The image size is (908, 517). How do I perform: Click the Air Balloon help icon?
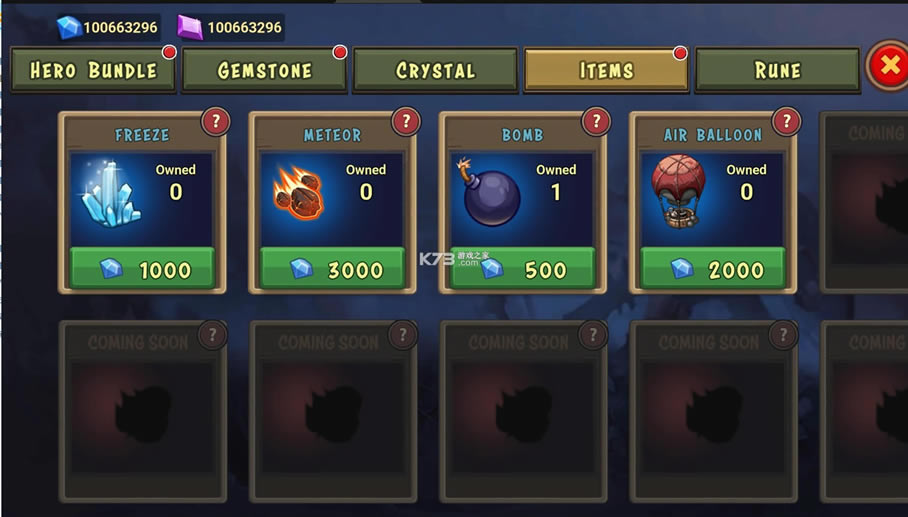coord(786,122)
